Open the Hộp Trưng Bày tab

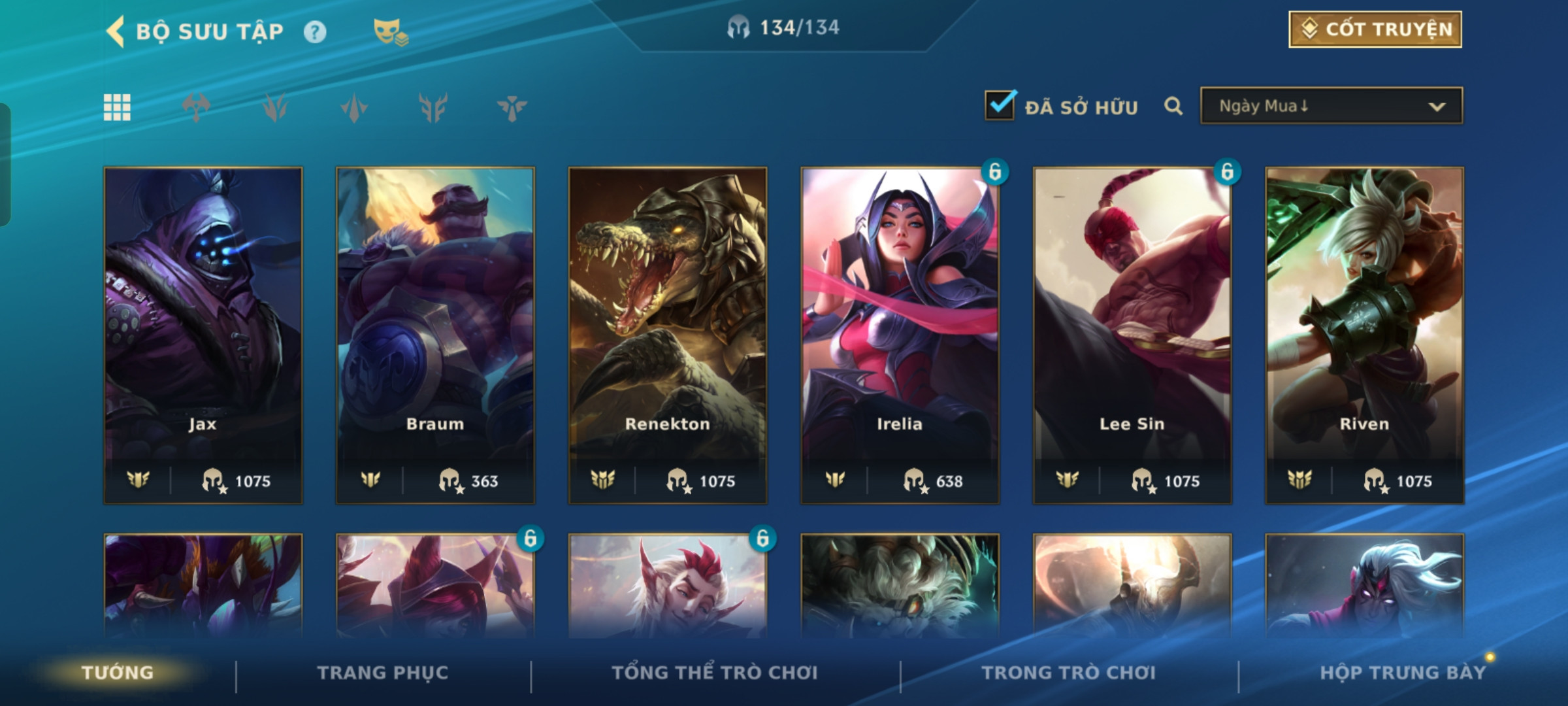[1403, 673]
